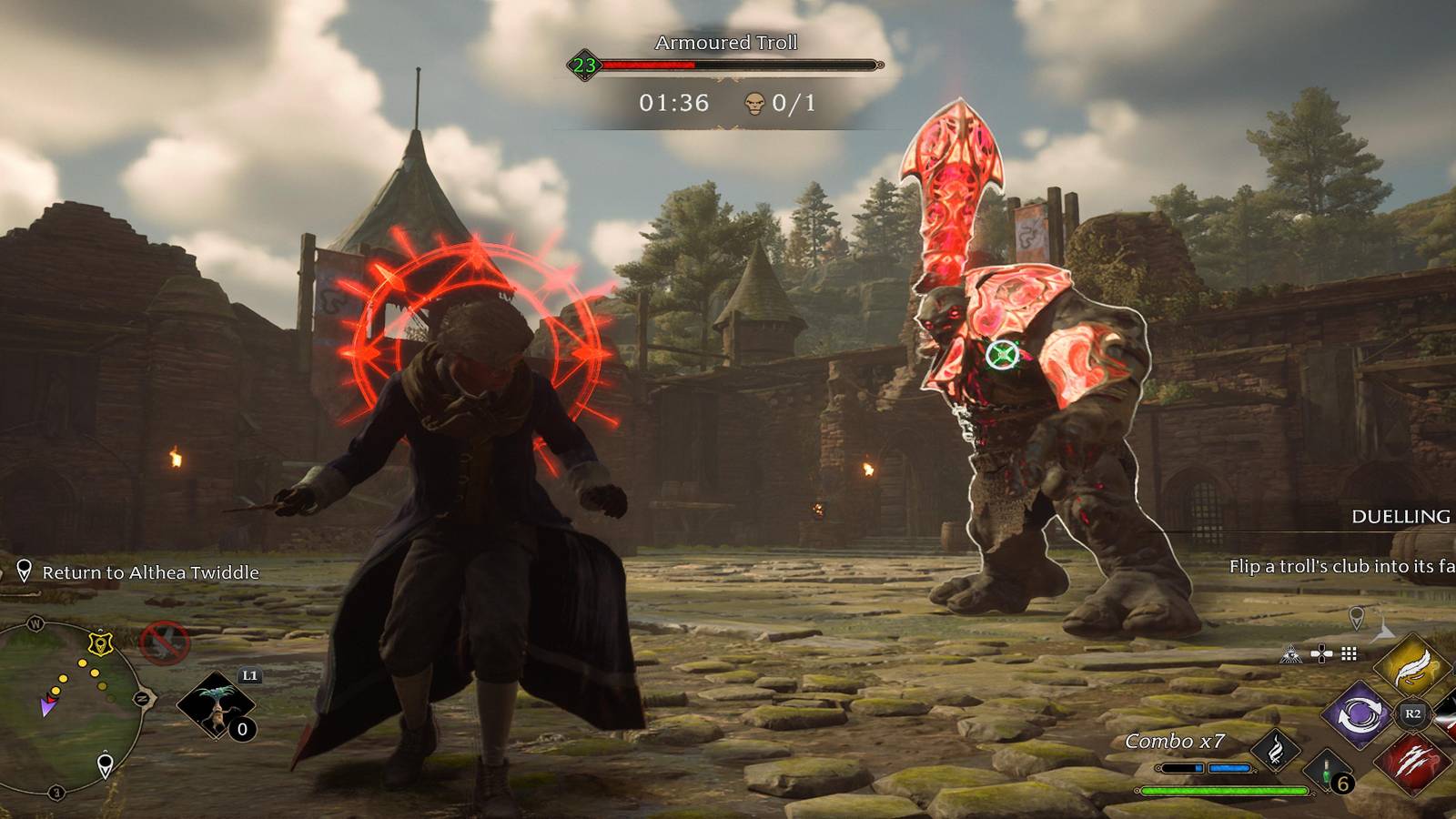
Task: Click the Revelio eye indicator icon
Action: [x=1291, y=653]
